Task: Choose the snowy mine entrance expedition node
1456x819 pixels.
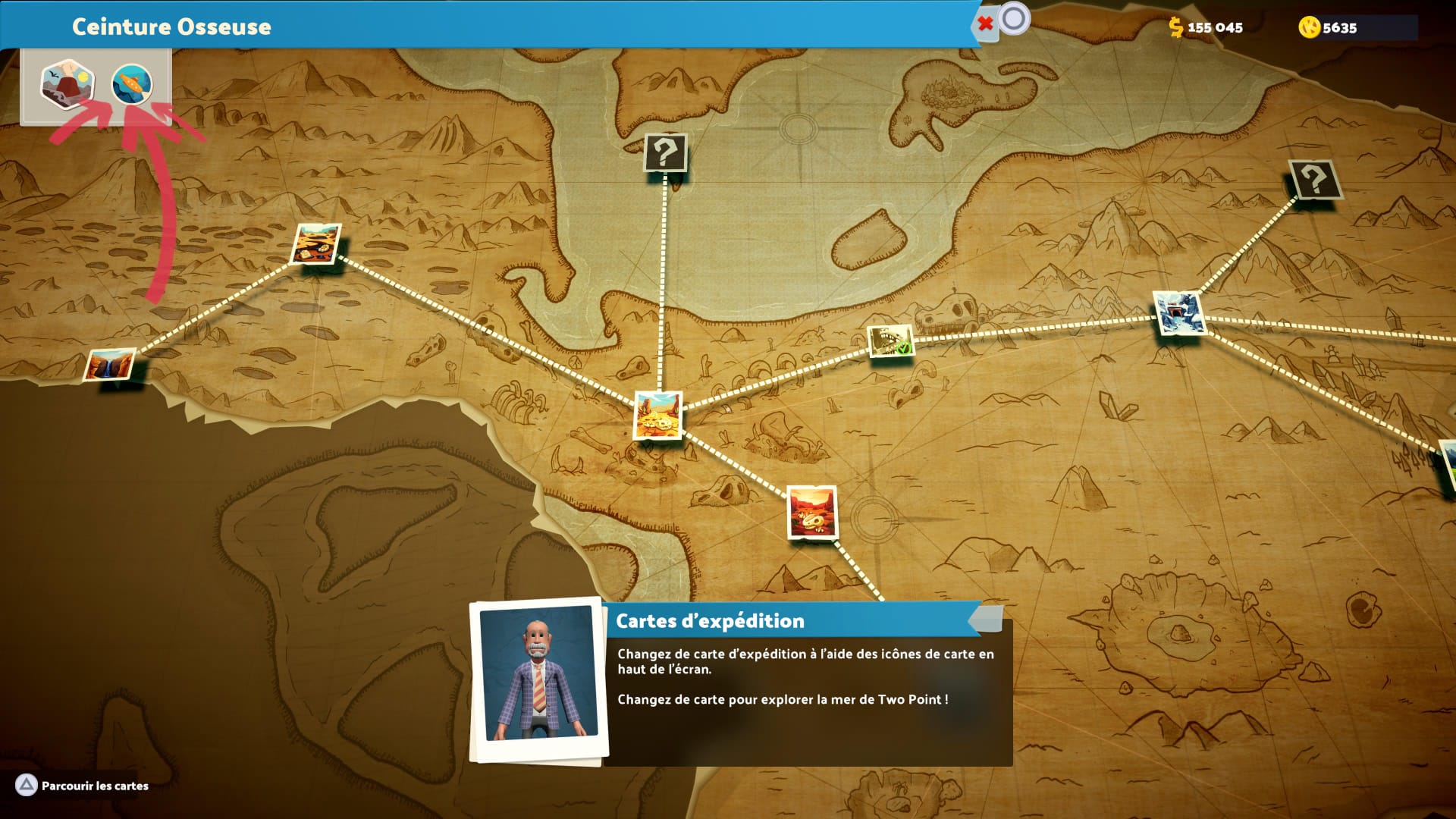Action: click(1178, 312)
